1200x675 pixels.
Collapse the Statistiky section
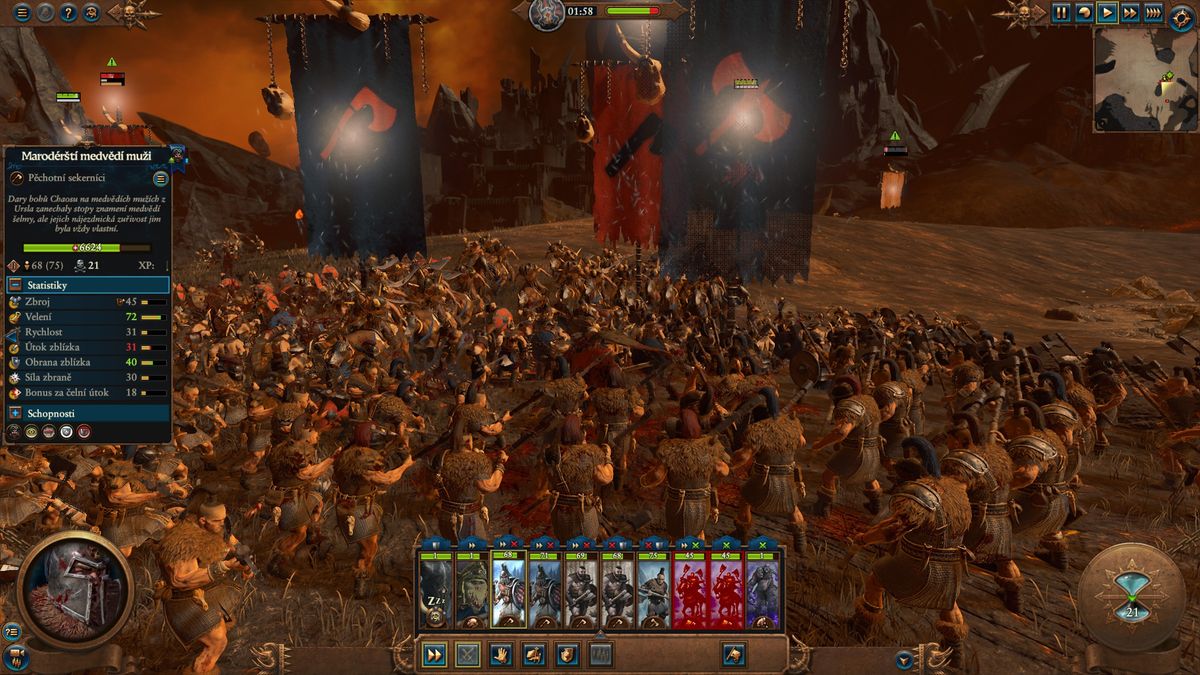click(16, 285)
